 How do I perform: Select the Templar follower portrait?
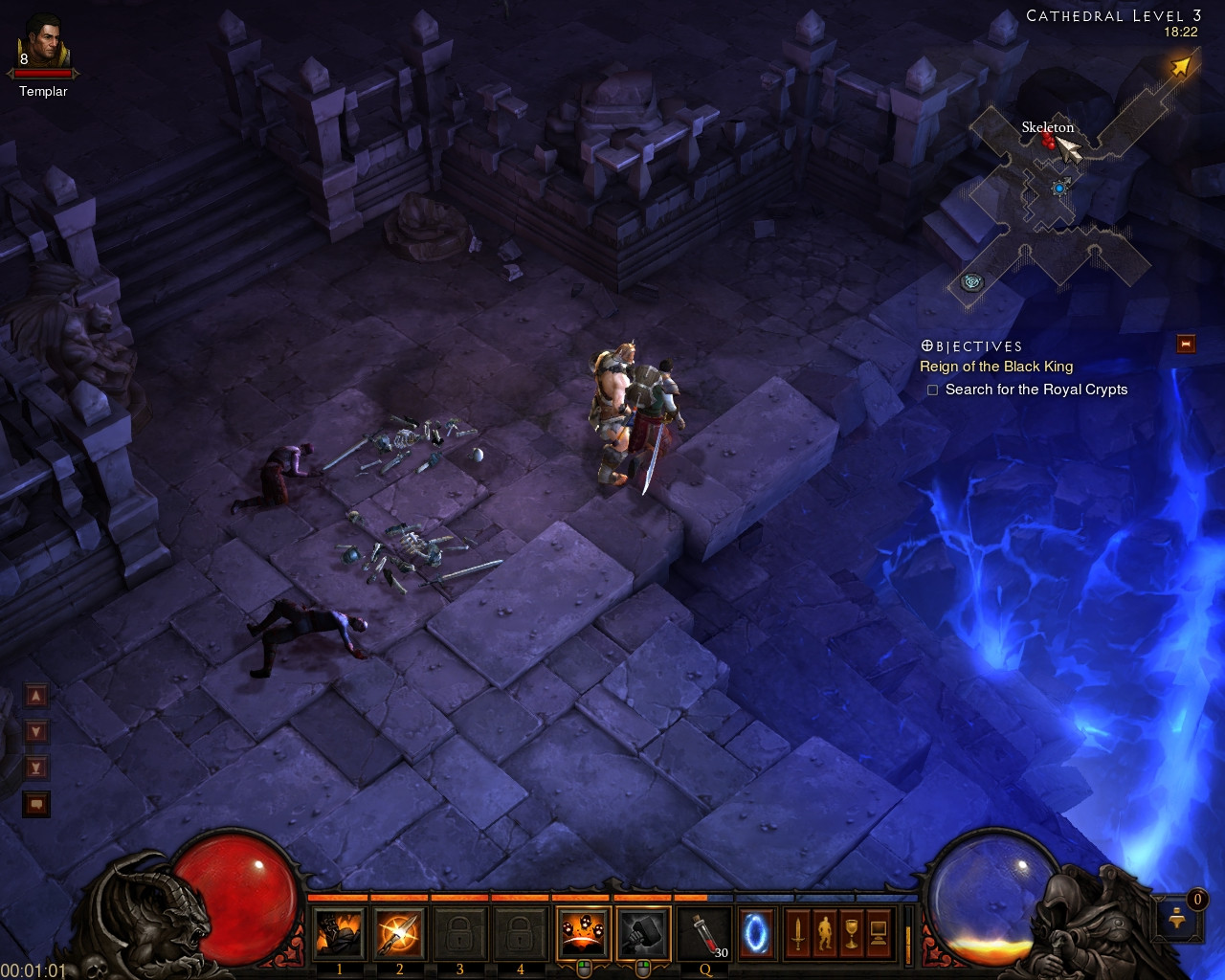click(43, 43)
